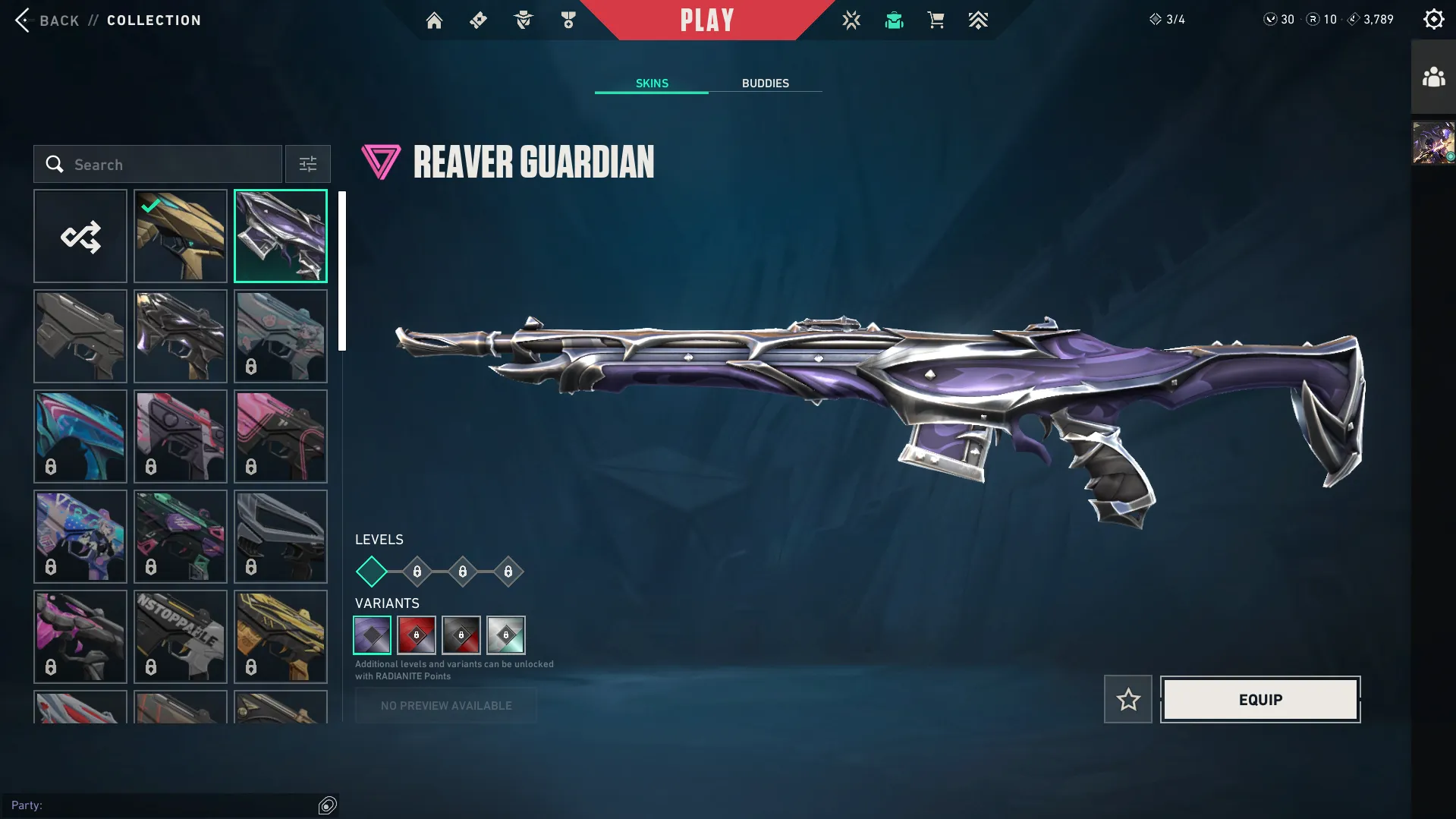Switch to the SKINS tab
The image size is (1456, 819).
click(x=651, y=83)
